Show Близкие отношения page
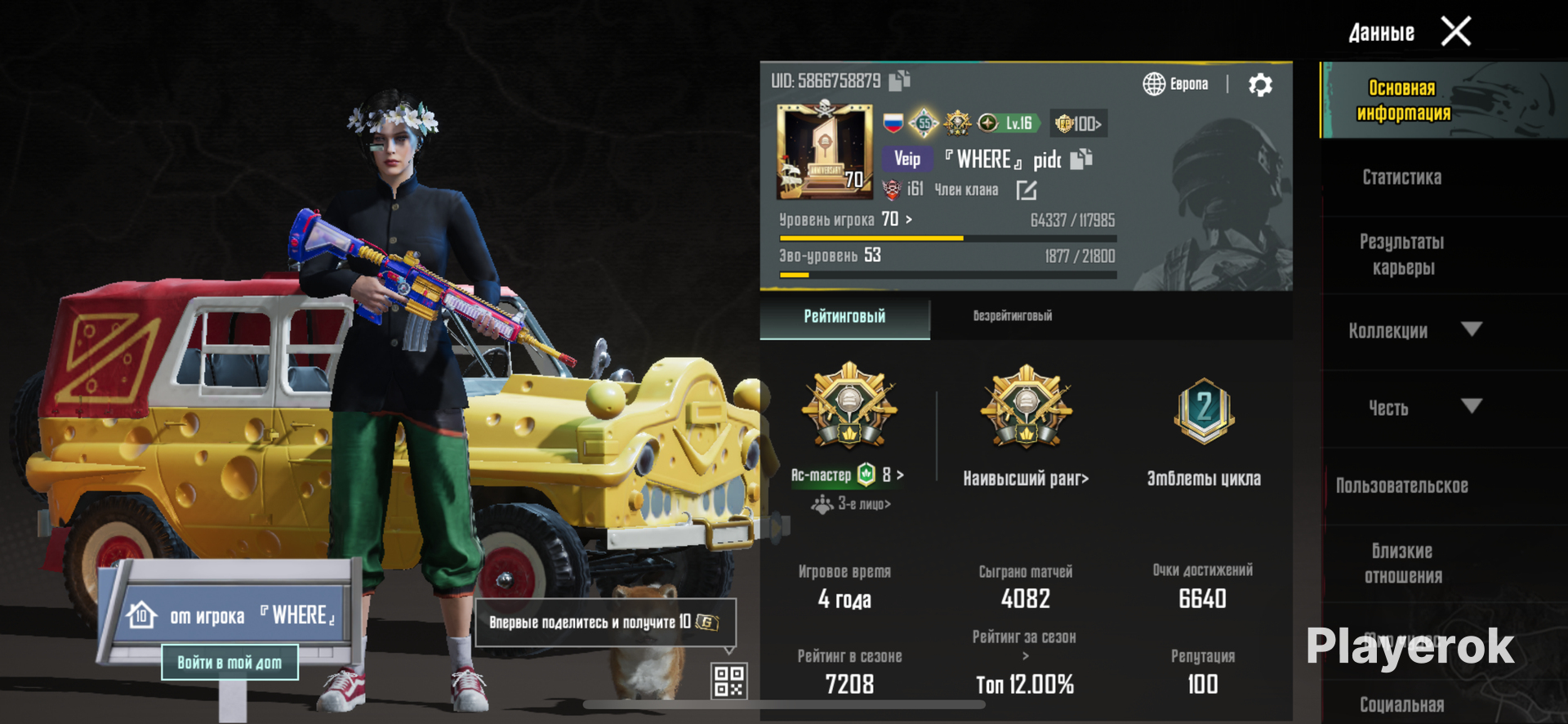1568x724 pixels. pyautogui.click(x=1401, y=564)
